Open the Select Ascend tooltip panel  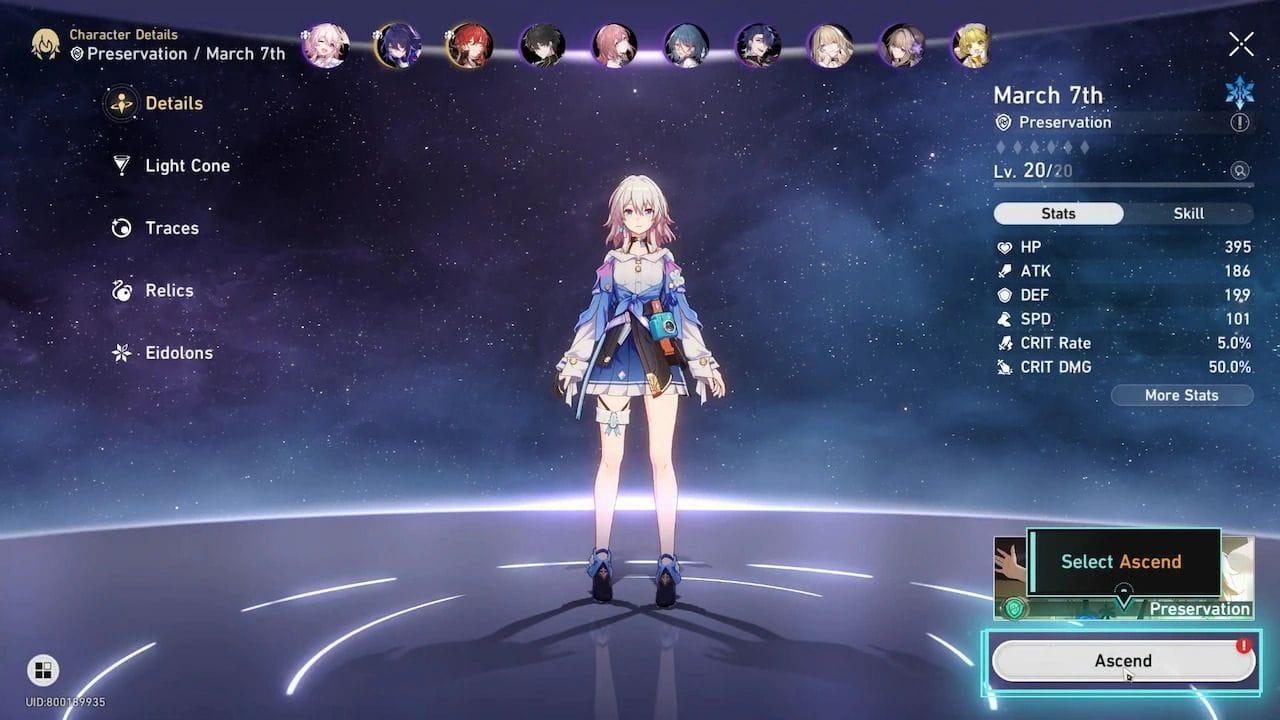tap(1120, 562)
